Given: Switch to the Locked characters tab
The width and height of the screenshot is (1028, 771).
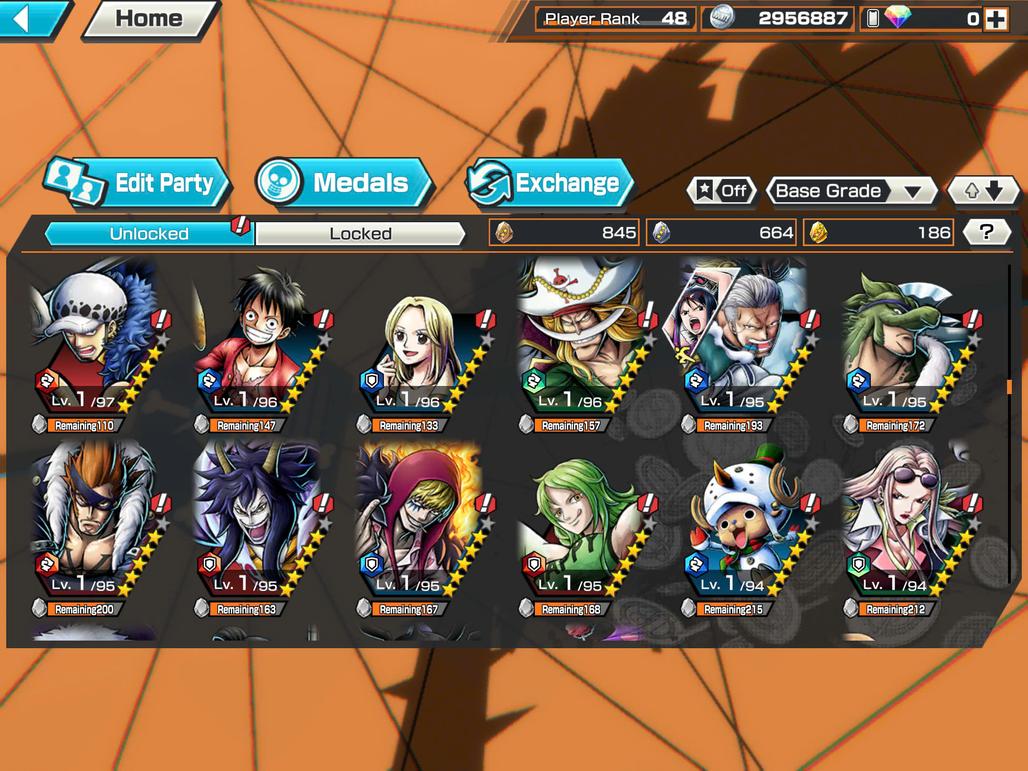Looking at the screenshot, I should pos(360,233).
